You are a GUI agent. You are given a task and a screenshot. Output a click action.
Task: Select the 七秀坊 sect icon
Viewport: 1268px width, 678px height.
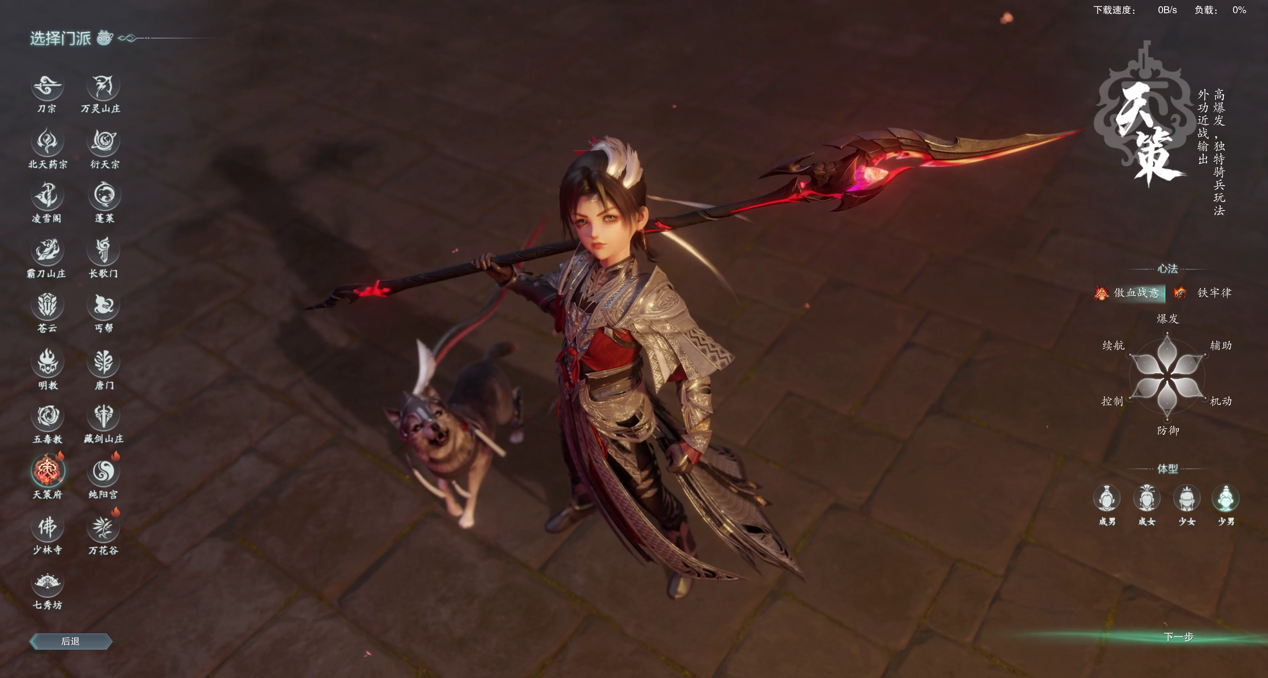(47, 583)
